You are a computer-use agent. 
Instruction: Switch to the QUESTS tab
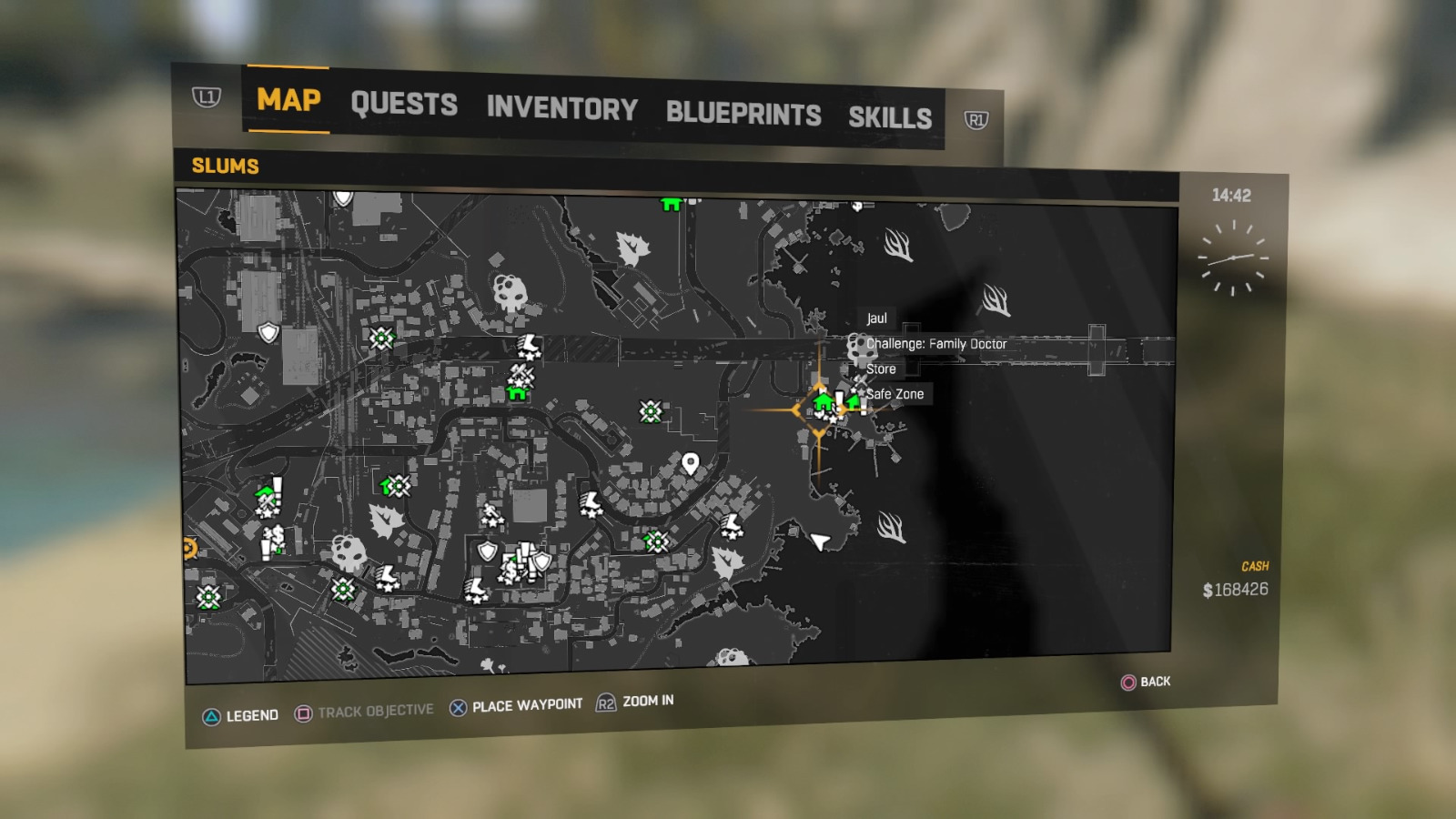pos(407,105)
